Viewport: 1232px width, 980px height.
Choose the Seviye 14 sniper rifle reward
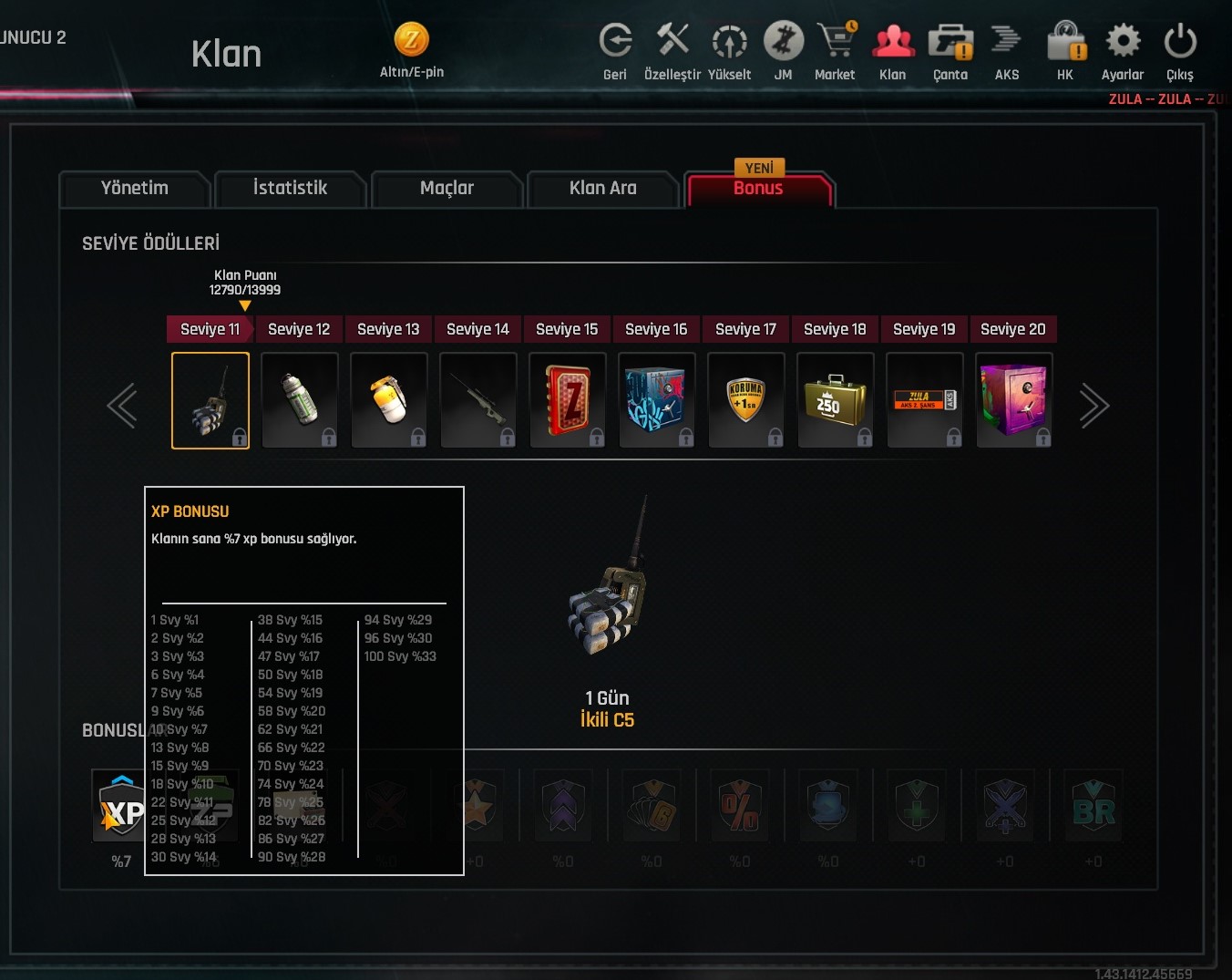click(478, 400)
